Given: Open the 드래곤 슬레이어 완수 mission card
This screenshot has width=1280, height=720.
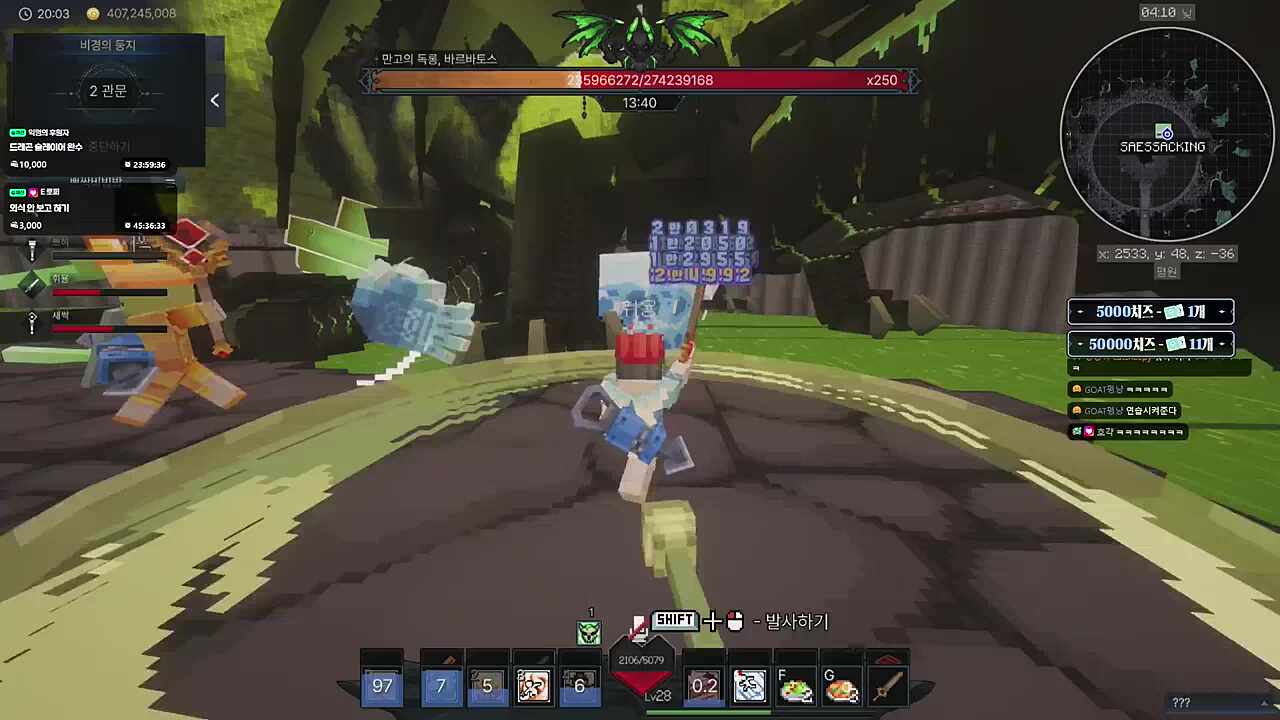Looking at the screenshot, I should pos(88,148).
